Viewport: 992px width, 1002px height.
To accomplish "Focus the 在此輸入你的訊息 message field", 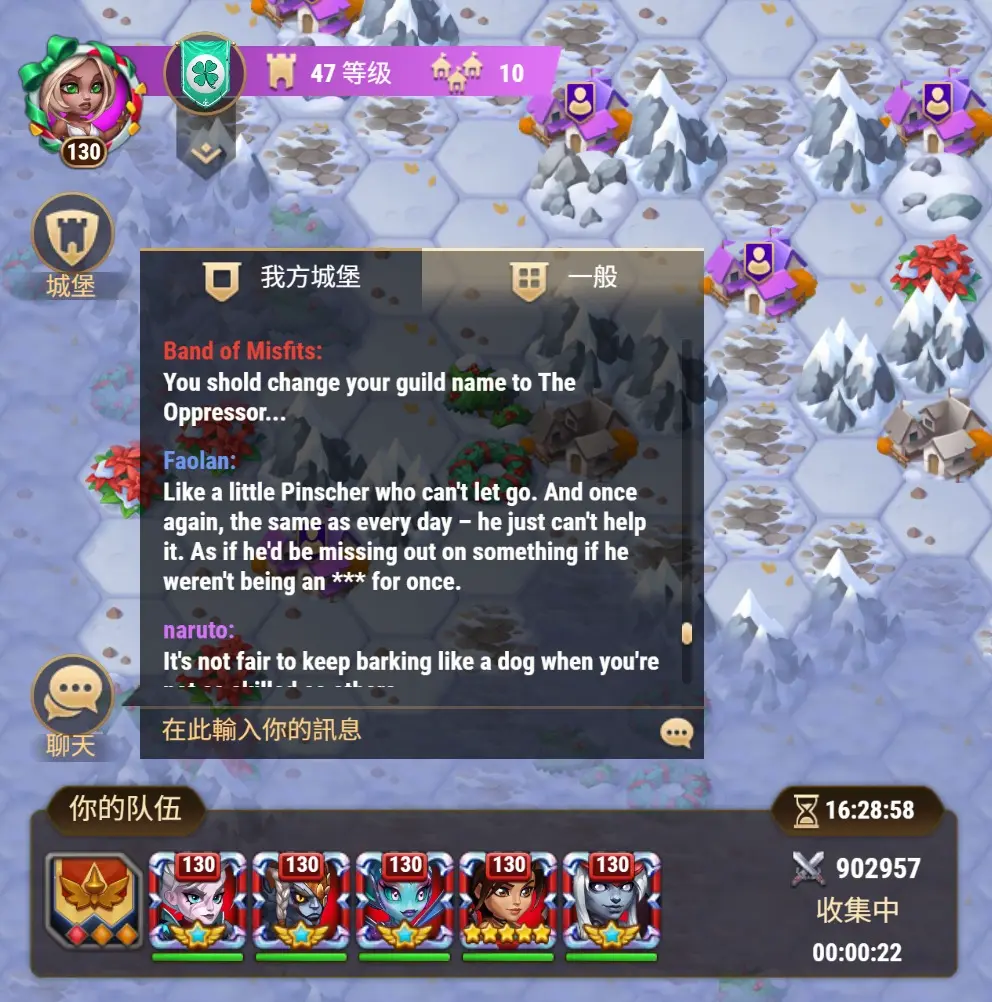I will coord(400,730).
